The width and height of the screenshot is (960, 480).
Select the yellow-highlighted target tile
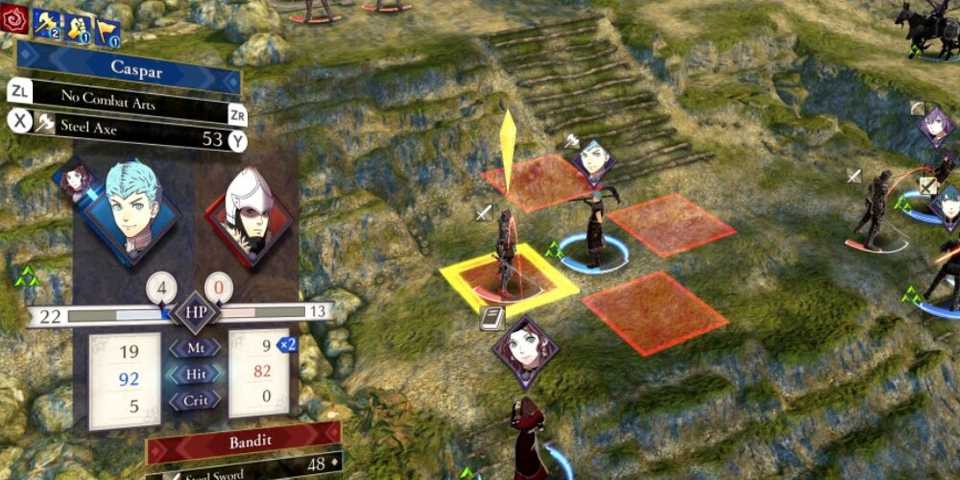click(x=508, y=283)
